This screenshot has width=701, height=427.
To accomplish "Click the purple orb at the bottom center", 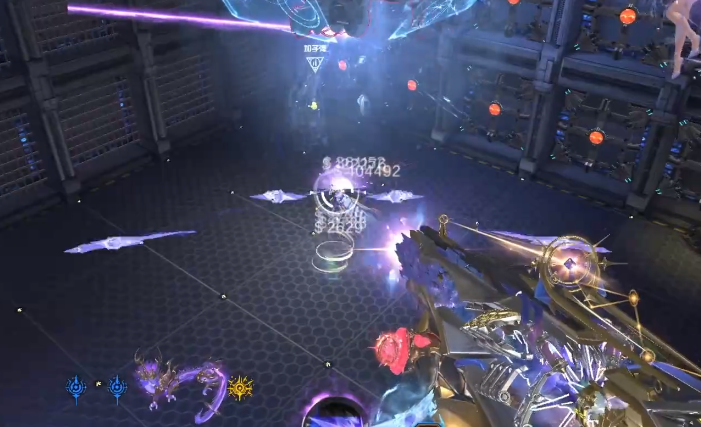I will [x=333, y=413].
